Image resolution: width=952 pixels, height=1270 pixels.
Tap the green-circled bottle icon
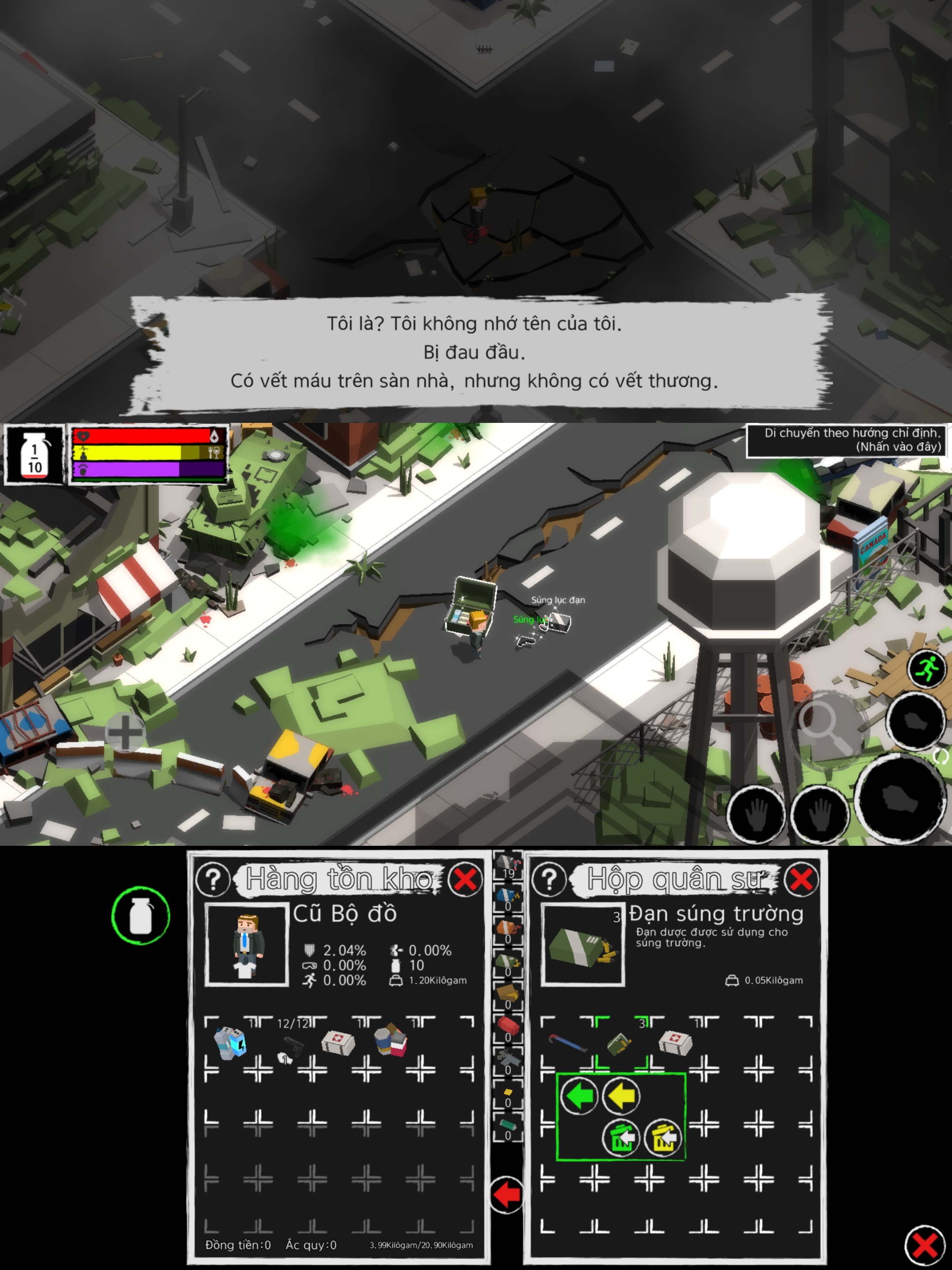coord(141,916)
